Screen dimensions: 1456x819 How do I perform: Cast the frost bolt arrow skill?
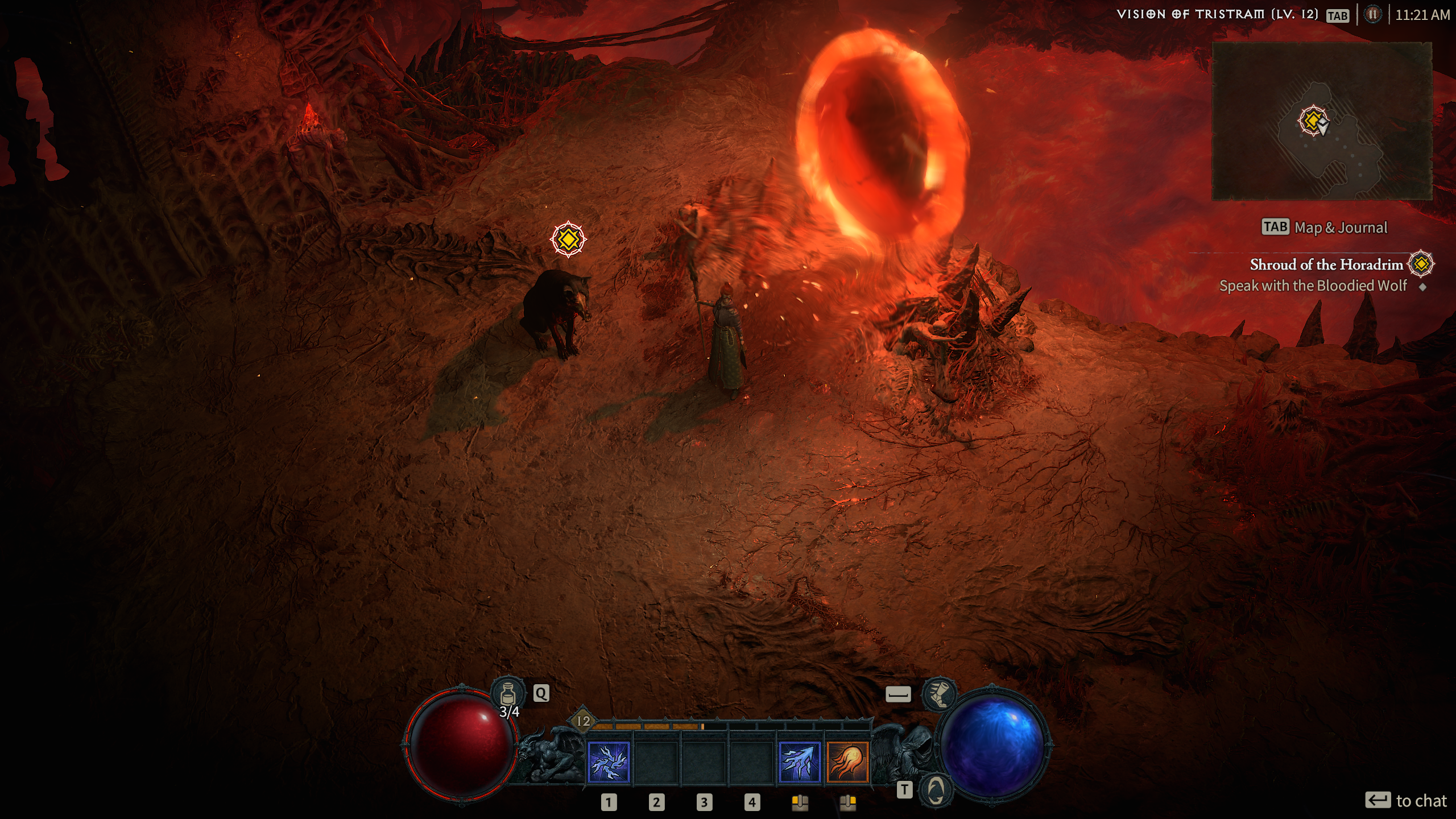(799, 763)
